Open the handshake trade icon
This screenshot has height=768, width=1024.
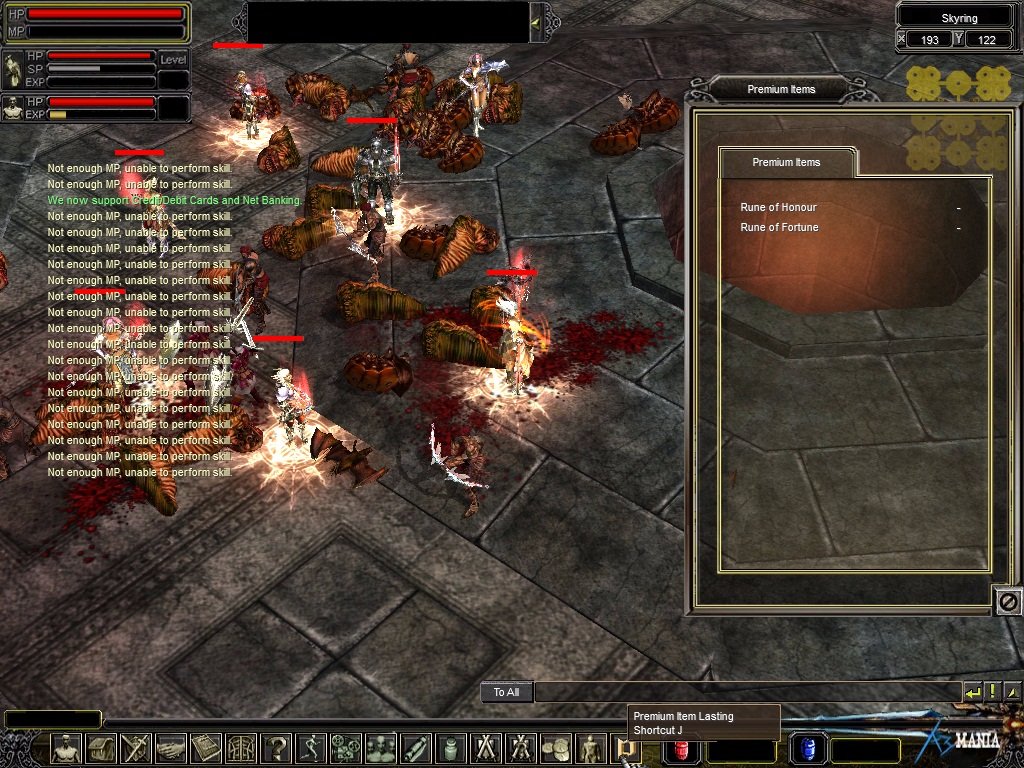171,748
